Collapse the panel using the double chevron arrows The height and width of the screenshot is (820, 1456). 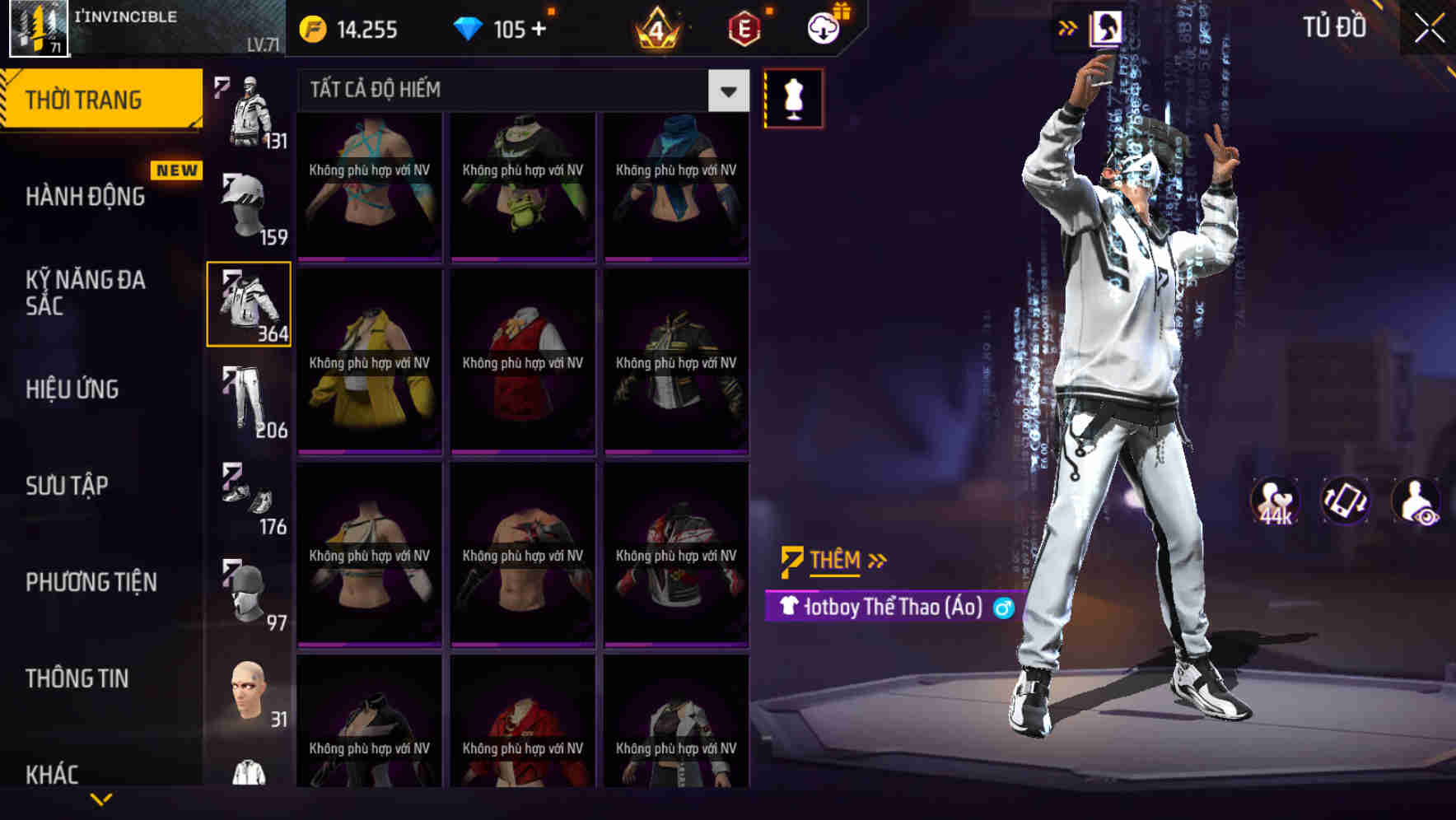coord(1068,27)
